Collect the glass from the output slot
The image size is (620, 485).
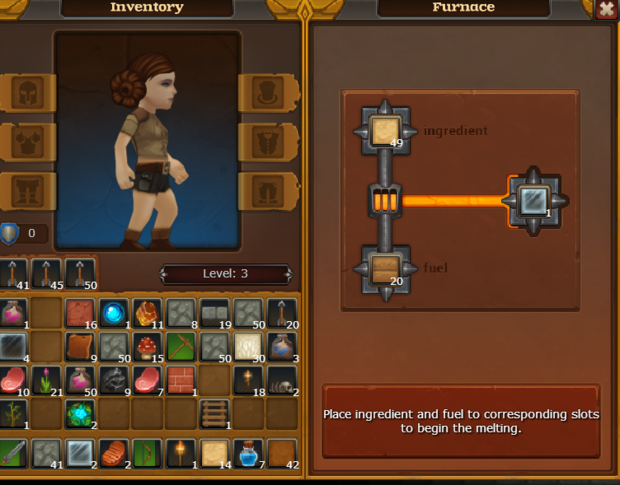pos(534,200)
